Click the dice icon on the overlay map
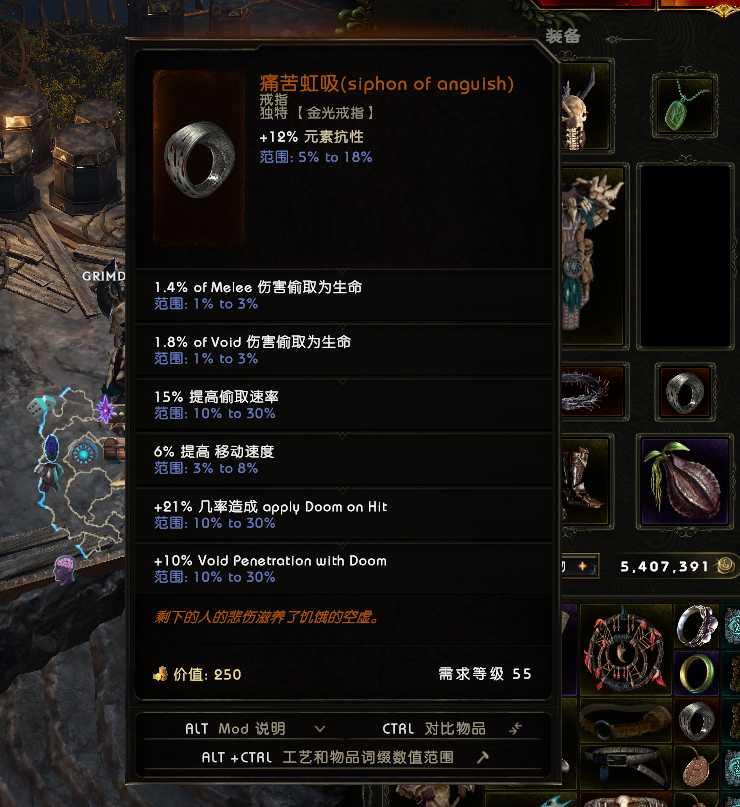The height and width of the screenshot is (807, 740). click(x=34, y=407)
